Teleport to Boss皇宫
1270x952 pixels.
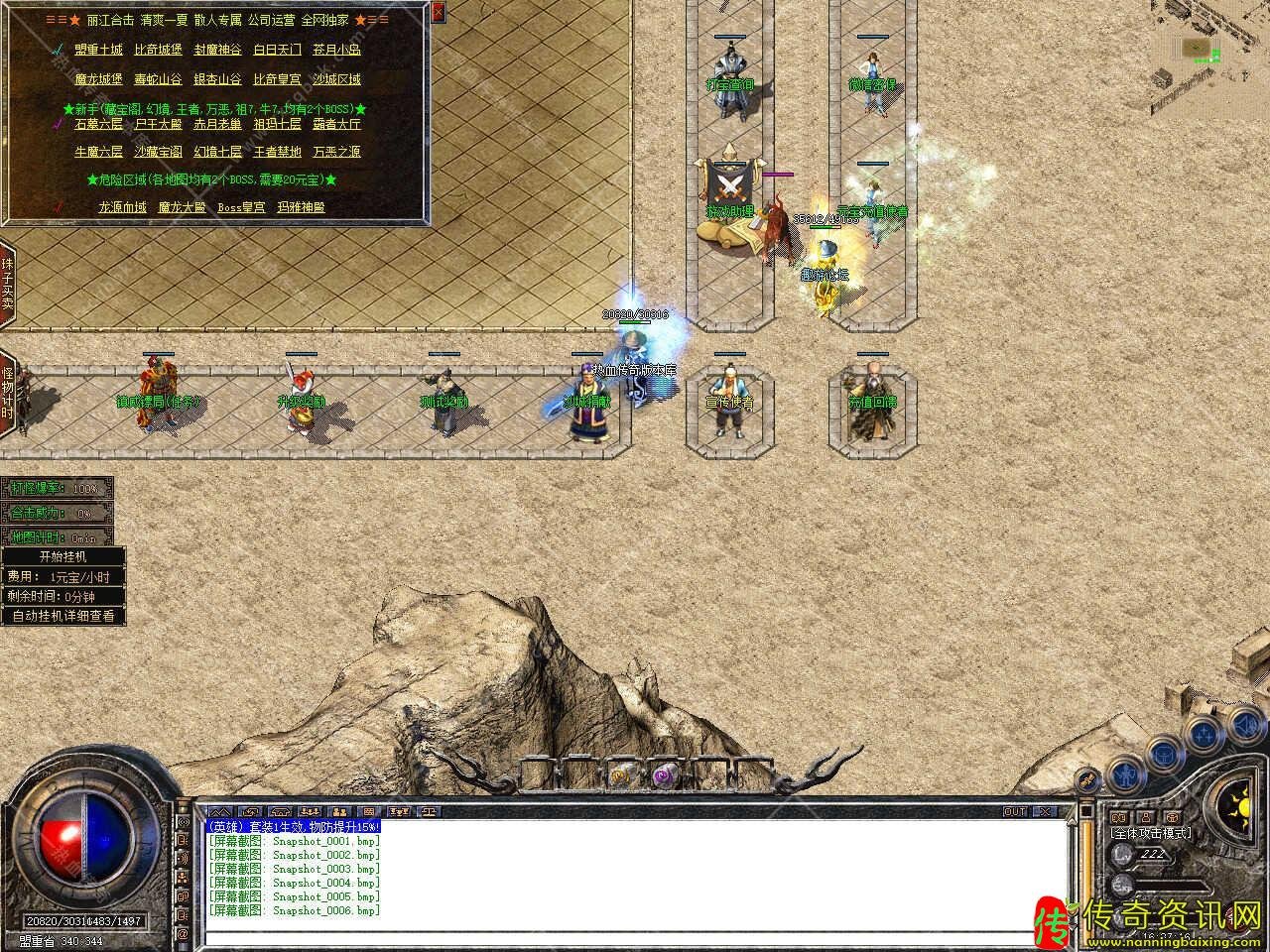[241, 208]
